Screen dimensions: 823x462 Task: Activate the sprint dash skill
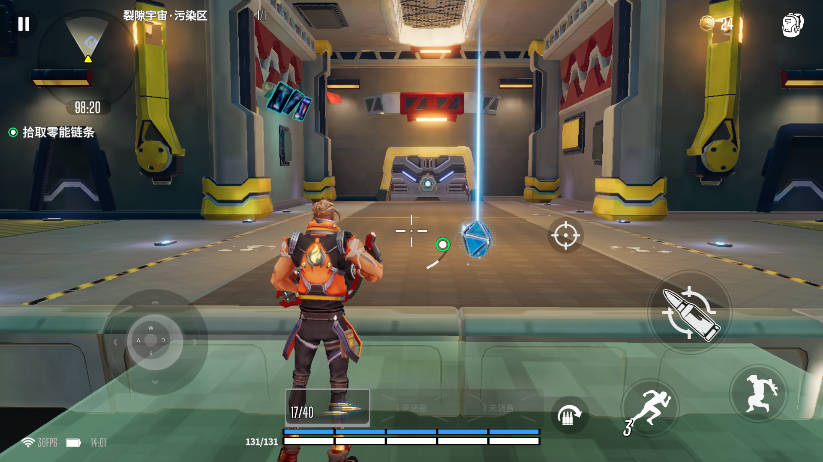pos(650,407)
